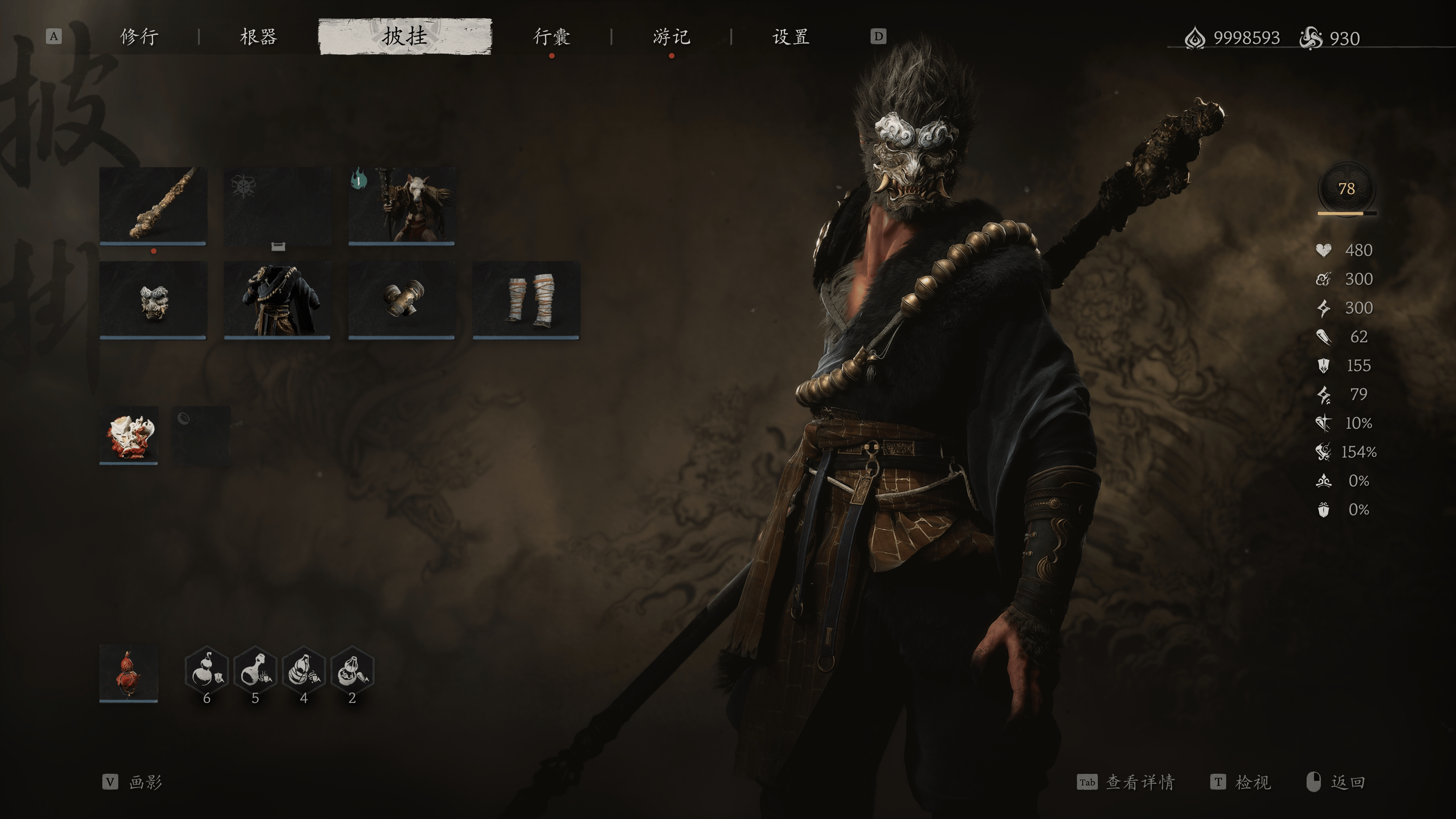The width and height of the screenshot is (1456, 819).
Task: Open the 根器 tab
Action: (258, 37)
